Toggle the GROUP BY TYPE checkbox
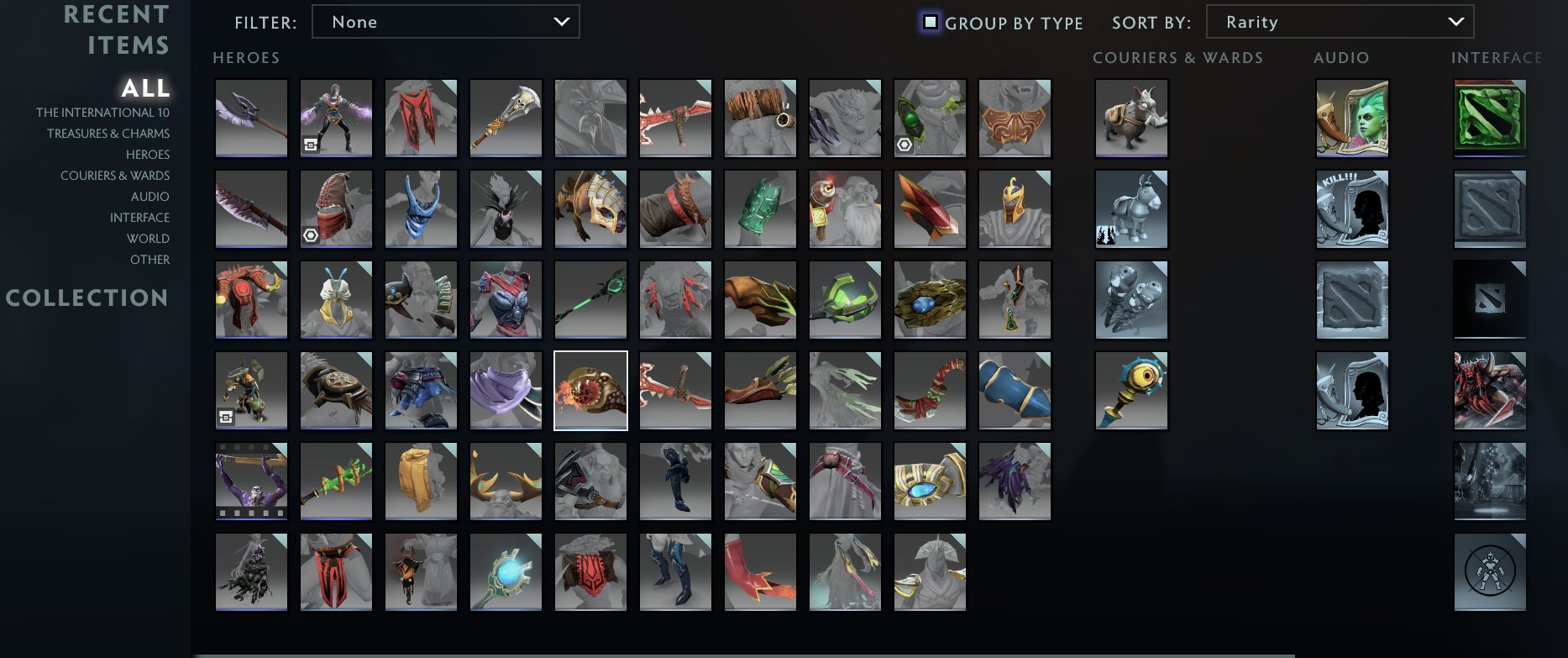 [x=931, y=24]
